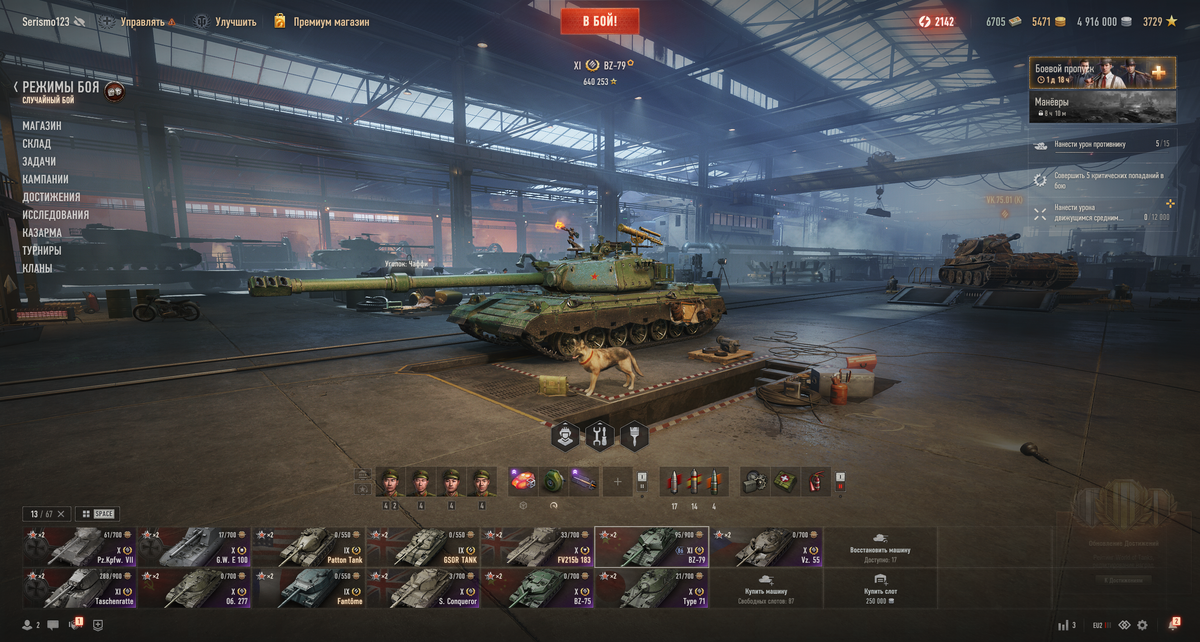Select the Patton Tank in the carousel
1200x642 pixels.
tap(308, 547)
